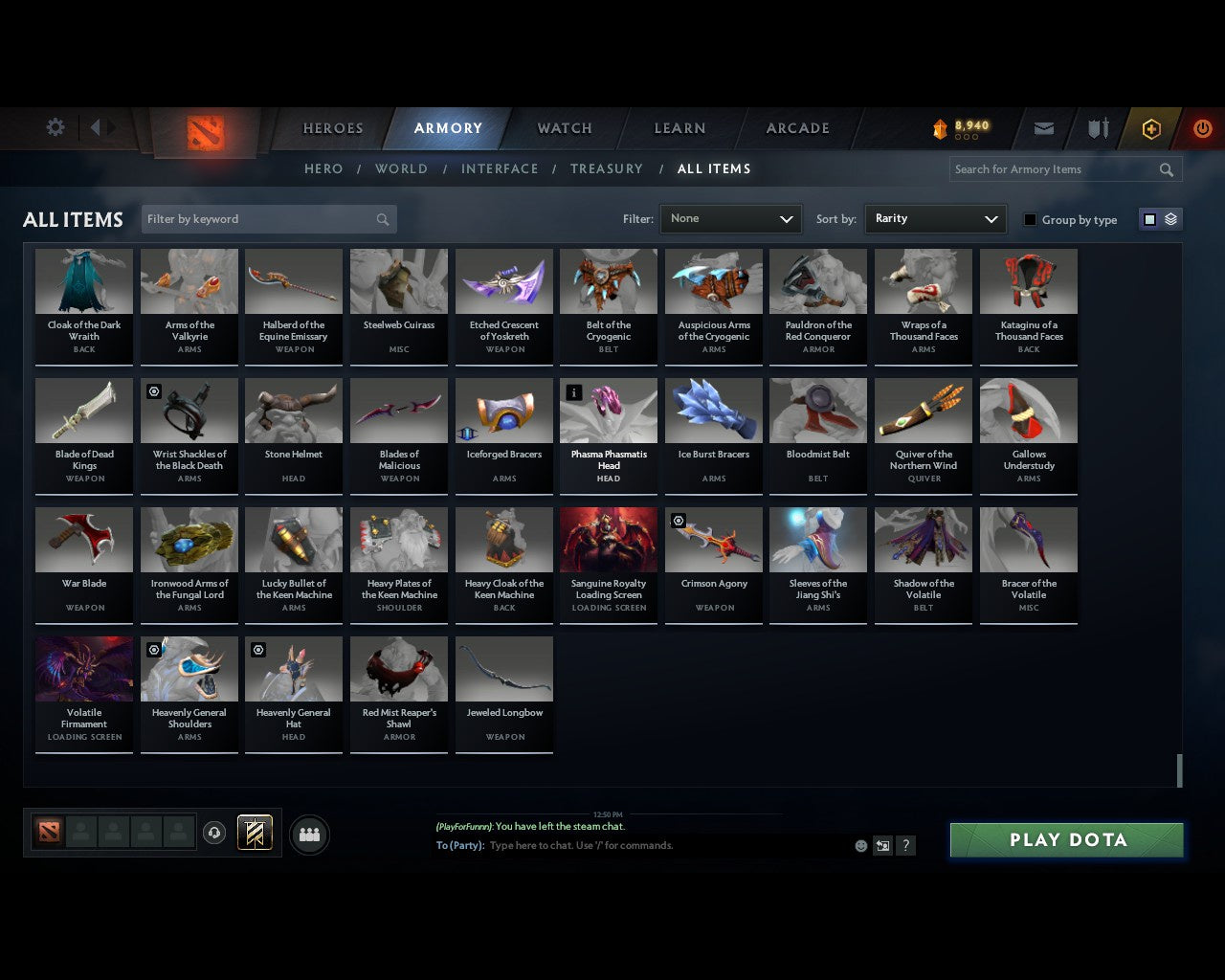The height and width of the screenshot is (980, 1225).
Task: Open the friends list icon near the chat
Action: pos(308,834)
